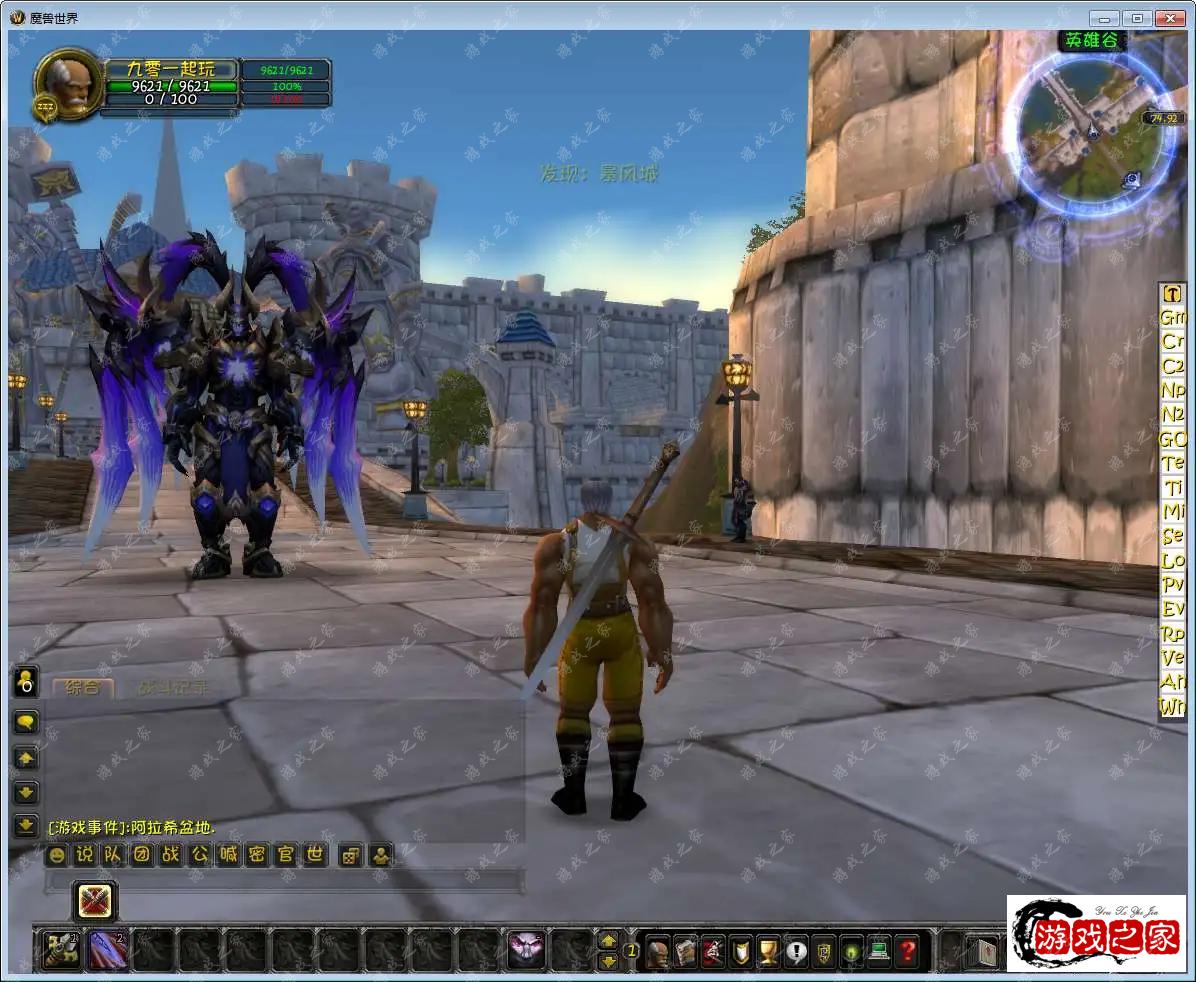Select the 队 party channel button
The width and height of the screenshot is (1196, 982).
click(x=114, y=855)
